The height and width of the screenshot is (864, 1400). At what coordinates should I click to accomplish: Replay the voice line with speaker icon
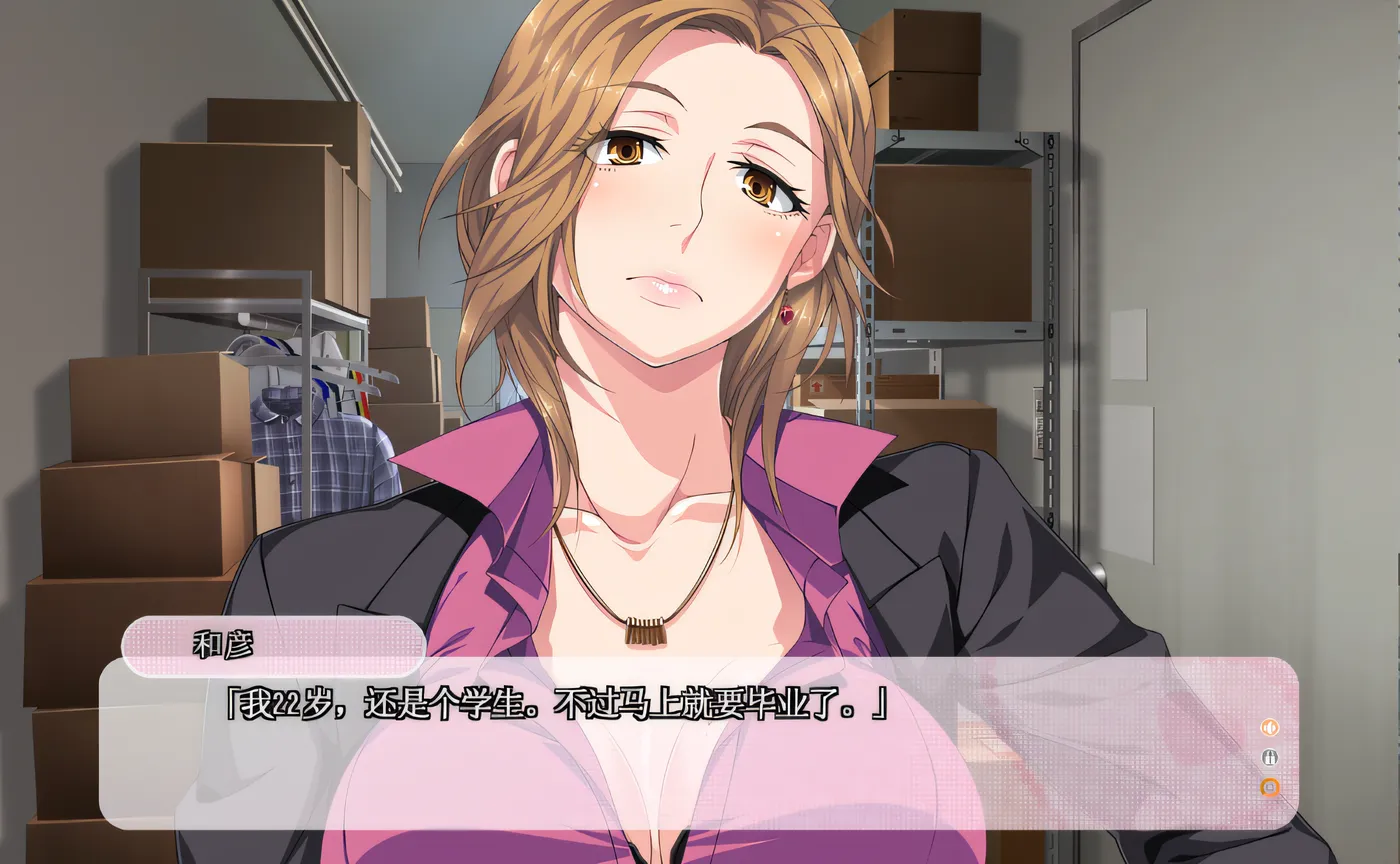pos(1269,728)
